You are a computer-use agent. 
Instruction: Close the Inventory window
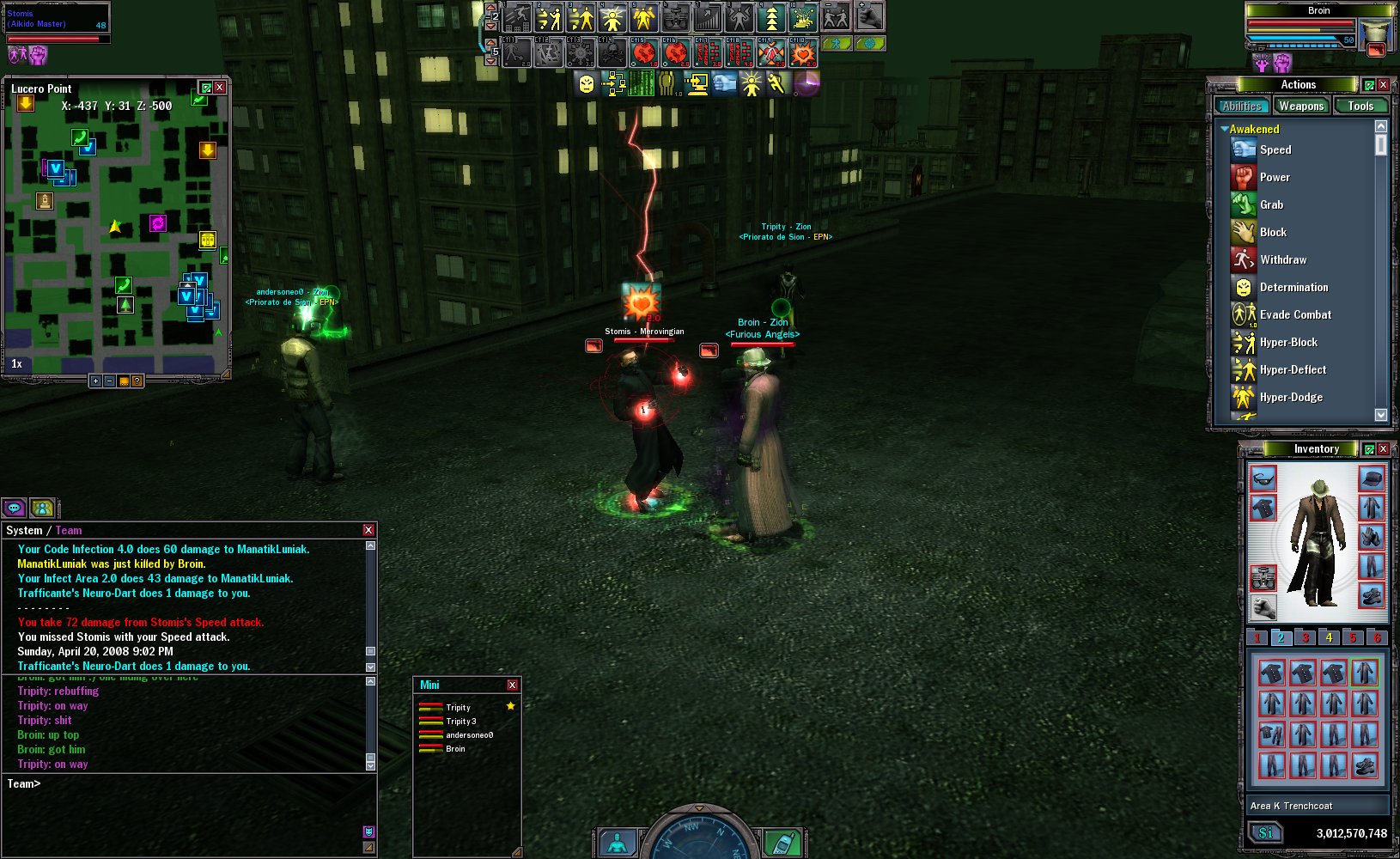point(1383,449)
